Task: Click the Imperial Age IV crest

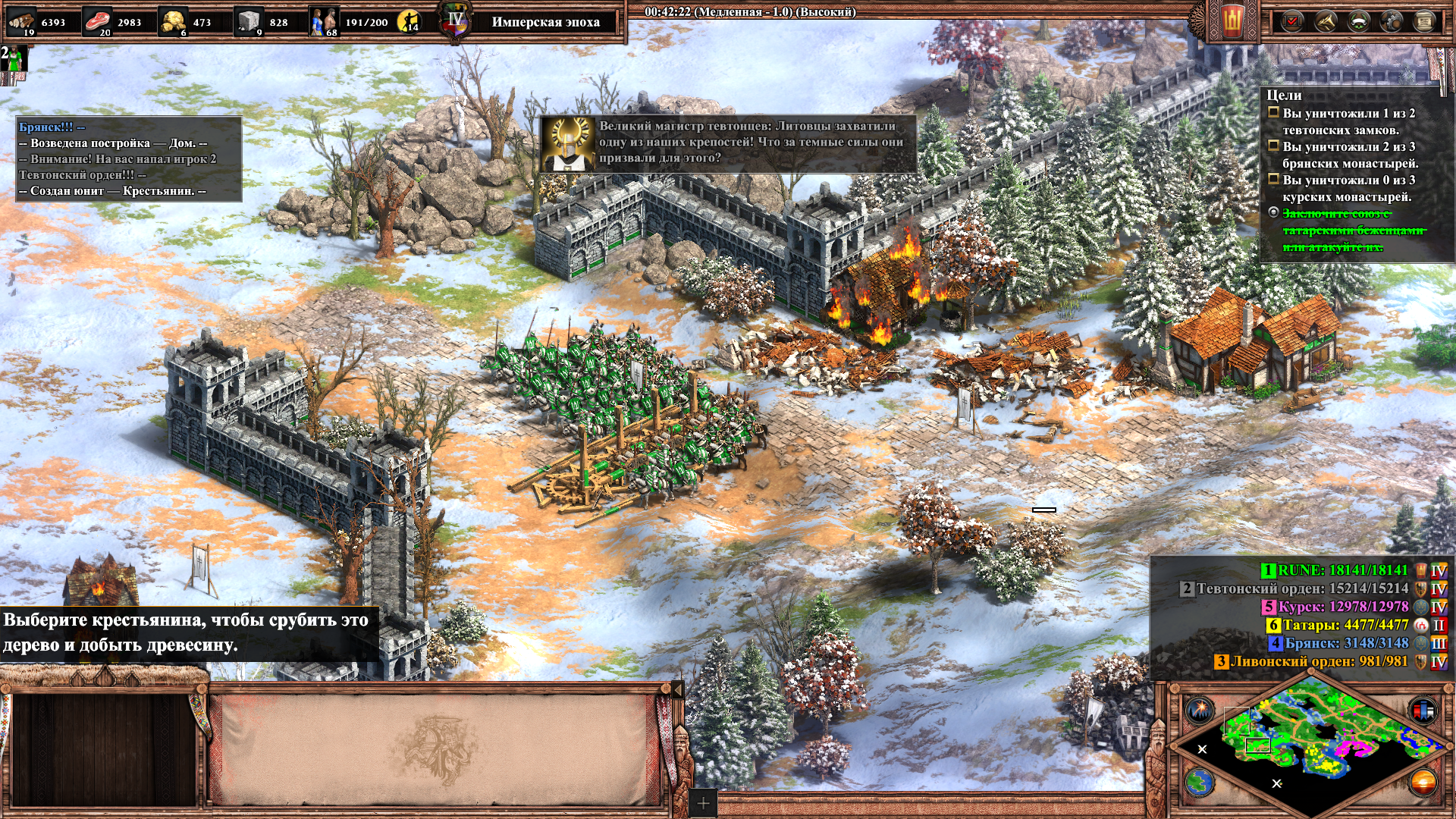Action: (455, 21)
